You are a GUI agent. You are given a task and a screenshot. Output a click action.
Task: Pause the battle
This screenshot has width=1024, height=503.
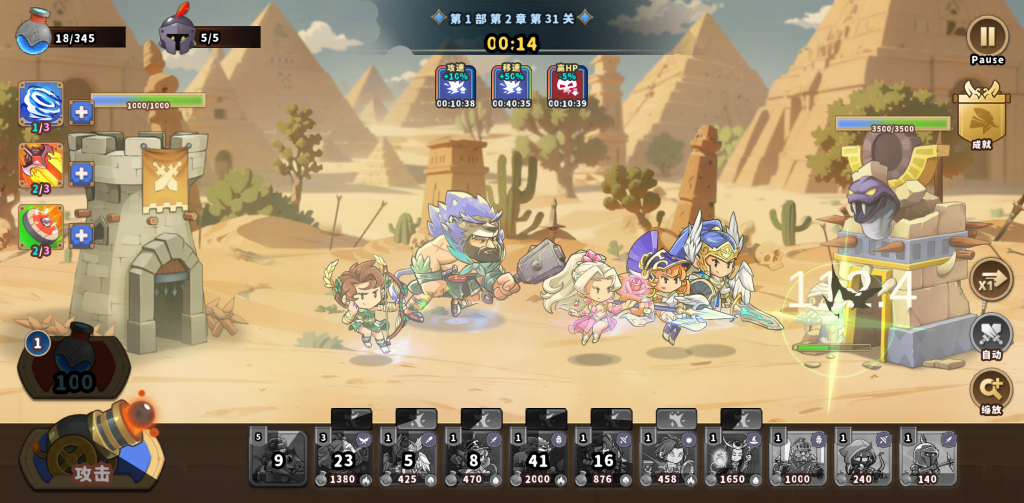(x=987, y=37)
